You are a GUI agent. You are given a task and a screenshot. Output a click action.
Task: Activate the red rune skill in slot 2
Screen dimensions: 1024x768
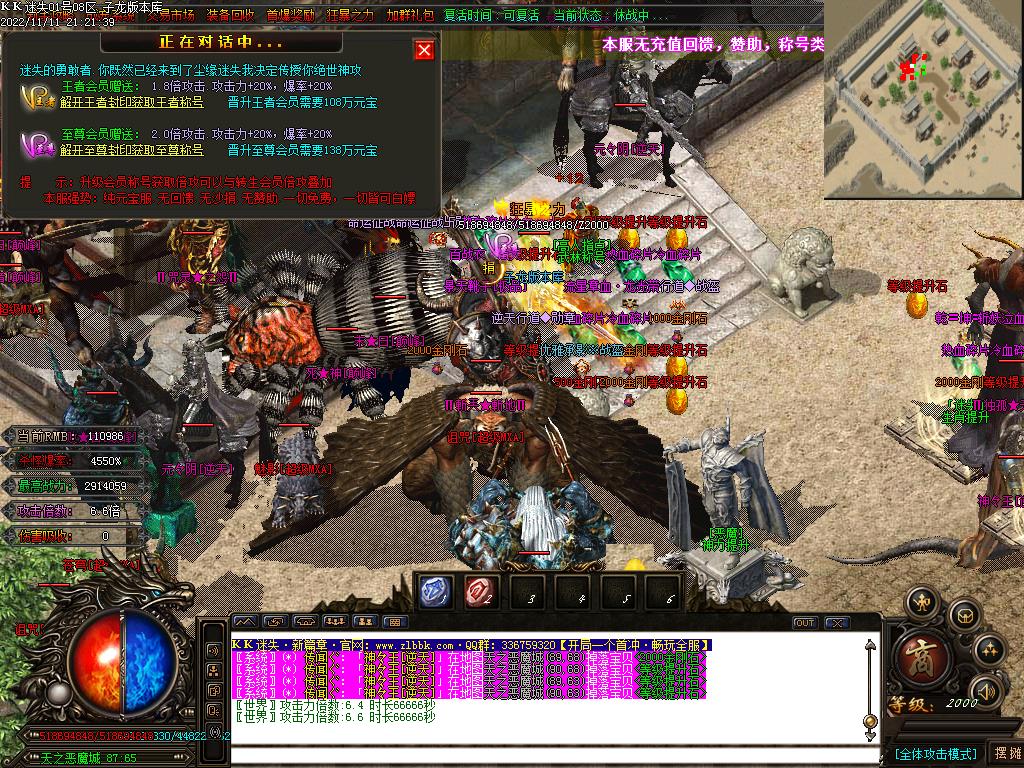(481, 593)
